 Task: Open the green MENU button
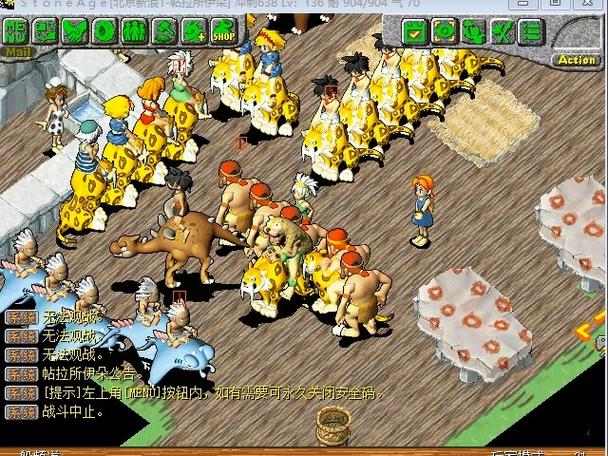click(x=16, y=31)
